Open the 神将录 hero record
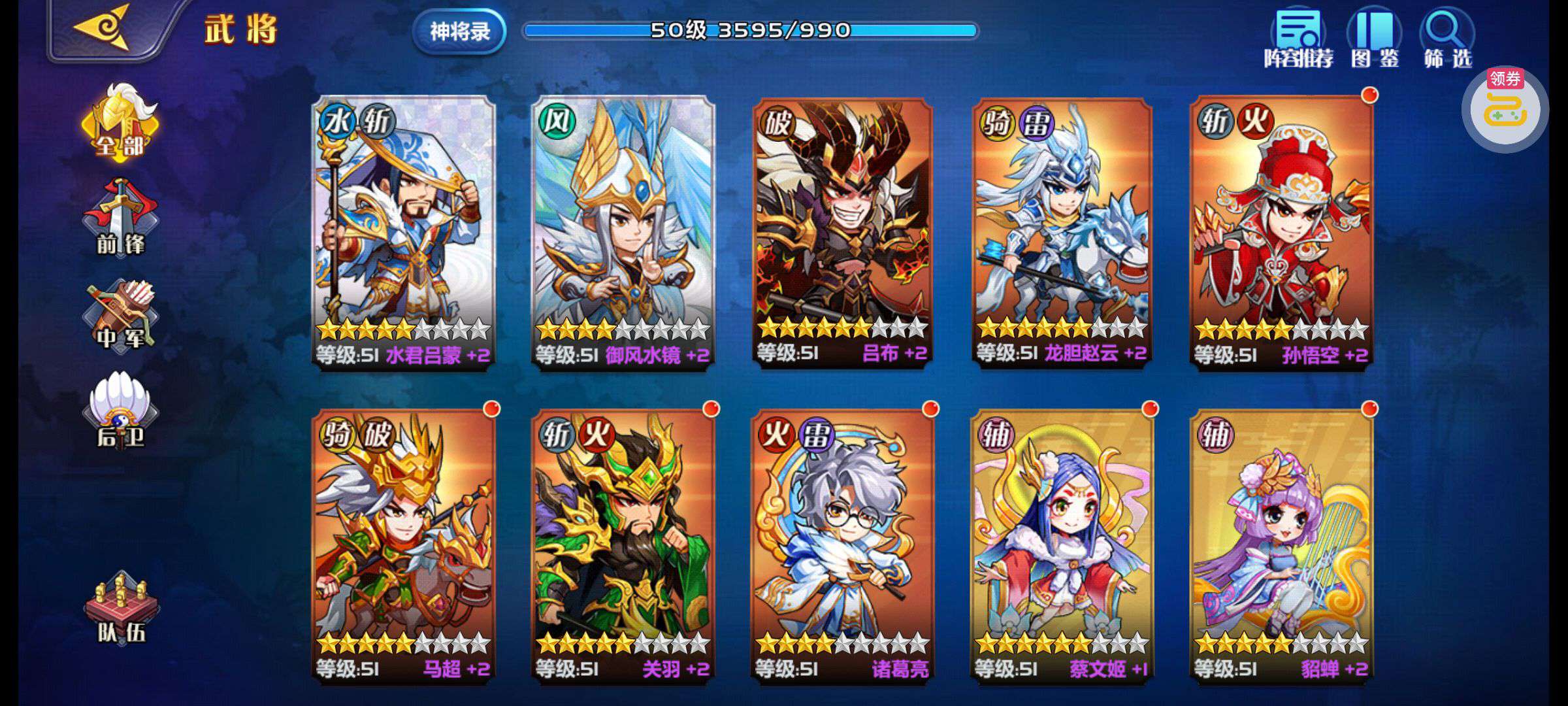 [459, 31]
